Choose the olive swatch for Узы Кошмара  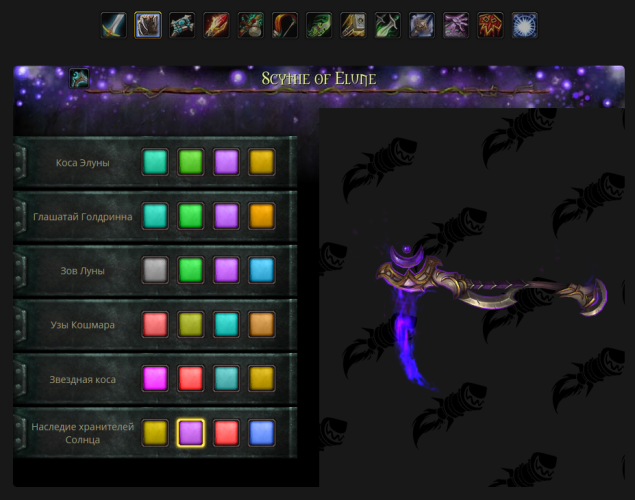pyautogui.click(x=191, y=324)
